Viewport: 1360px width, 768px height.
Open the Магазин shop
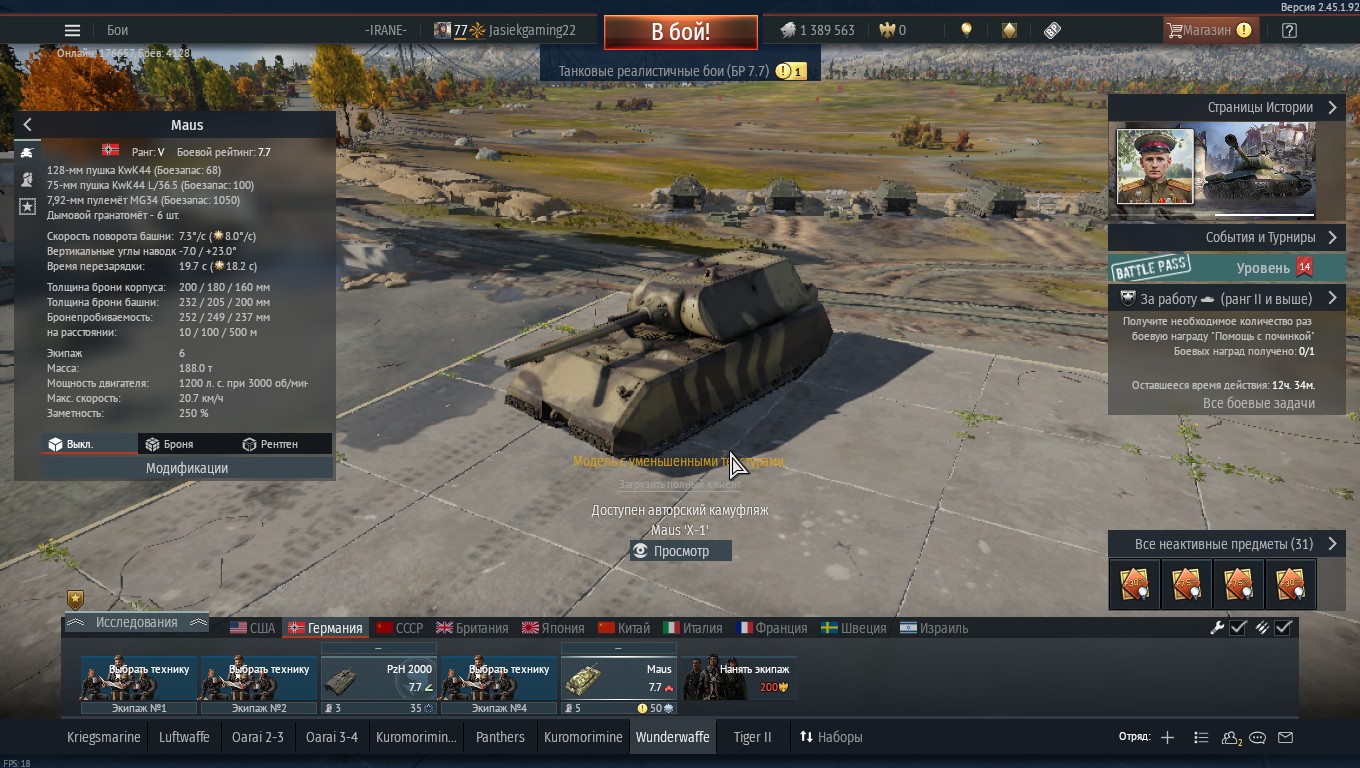(1208, 30)
